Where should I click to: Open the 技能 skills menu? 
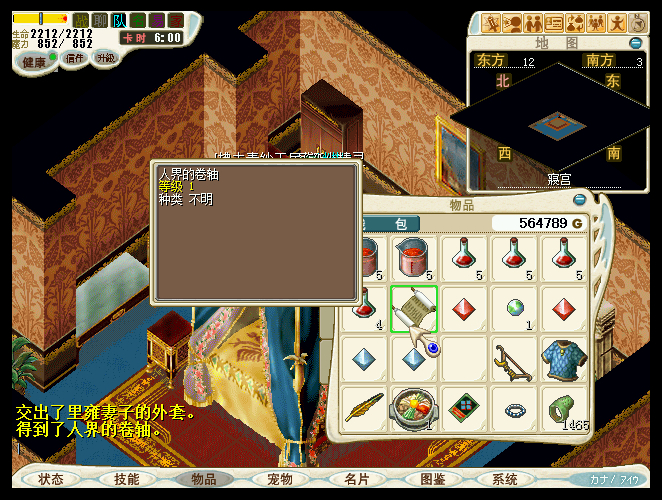click(x=127, y=479)
